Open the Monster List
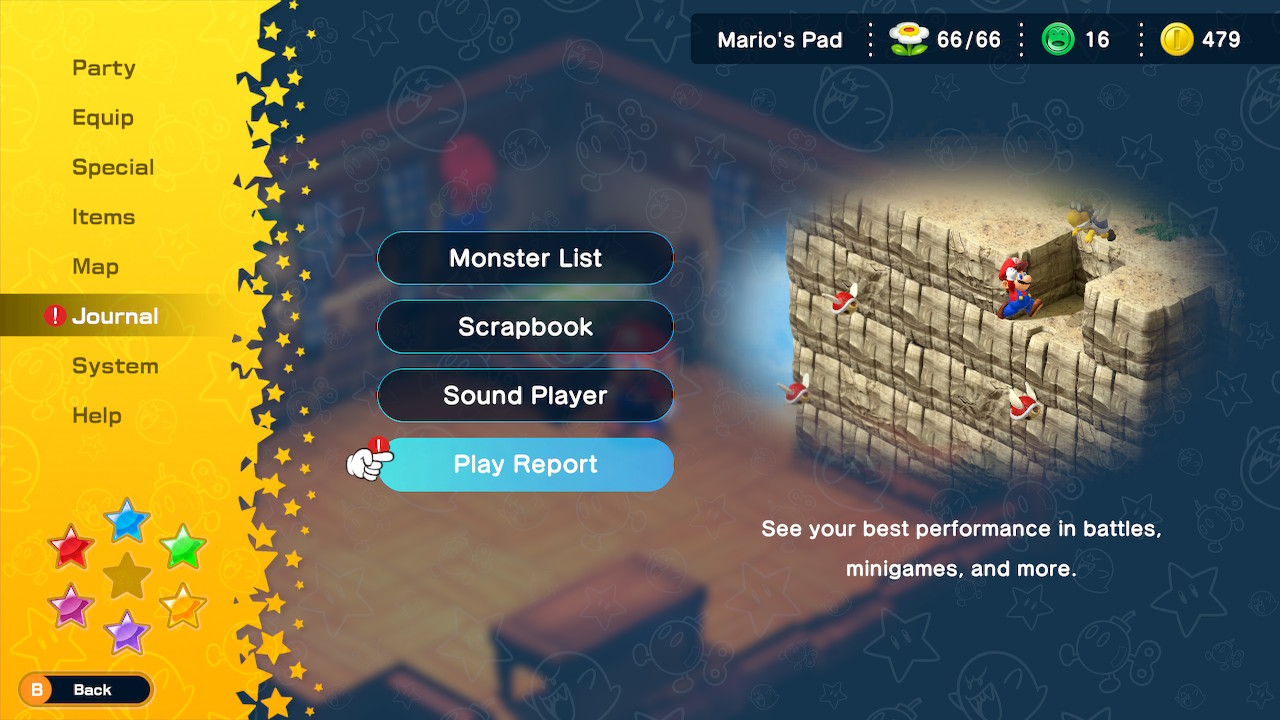This screenshot has height=720, width=1280. pos(525,258)
